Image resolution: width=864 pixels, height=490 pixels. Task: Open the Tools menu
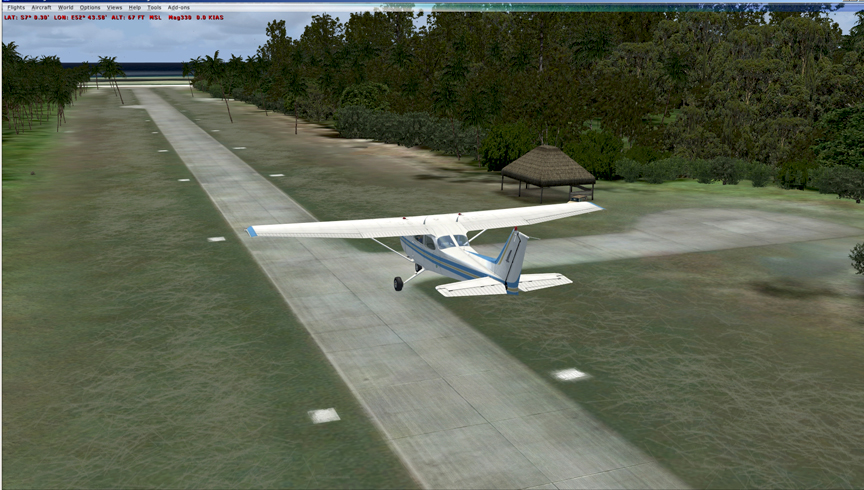tap(154, 7)
